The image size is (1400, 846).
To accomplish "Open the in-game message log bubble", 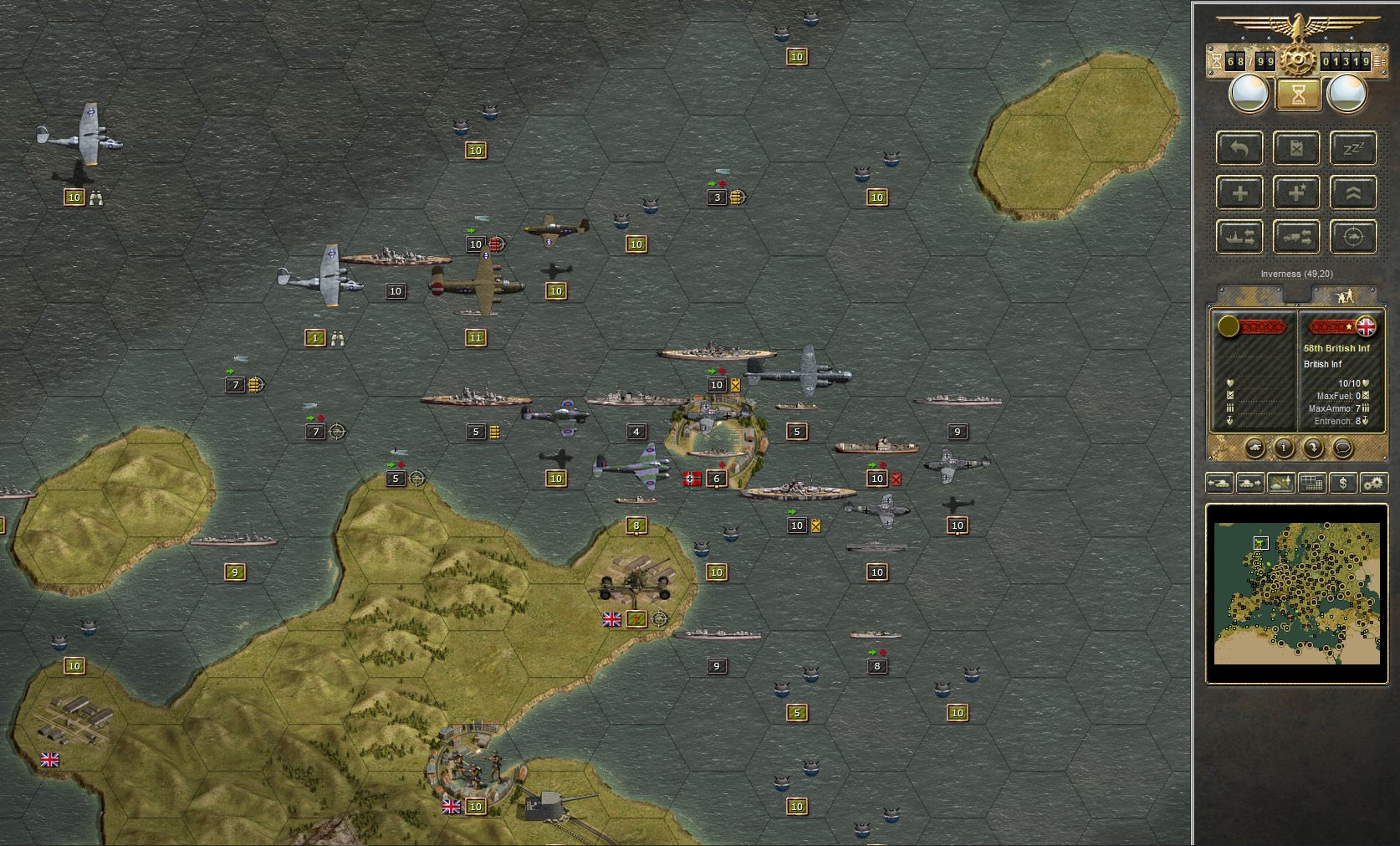I will click(1343, 449).
